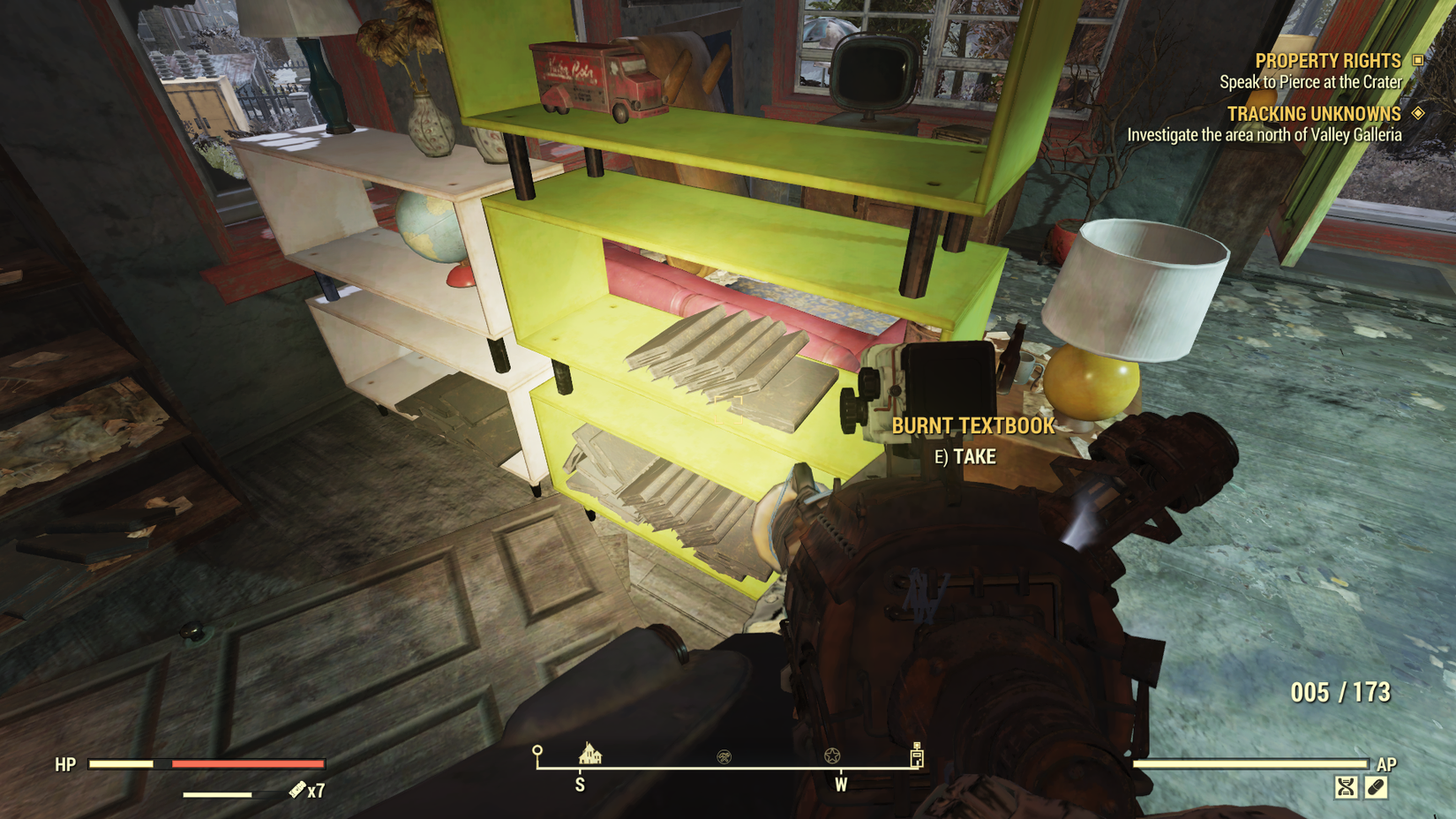The width and height of the screenshot is (1456, 819).
Task: Select the house location marker on the compass
Action: pyautogui.click(x=589, y=755)
